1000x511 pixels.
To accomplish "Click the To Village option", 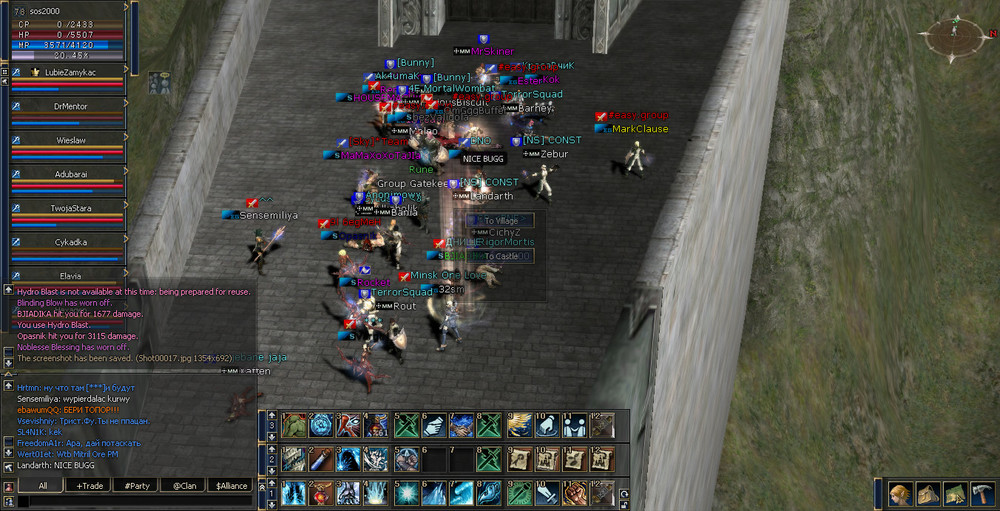I will tap(500, 220).
